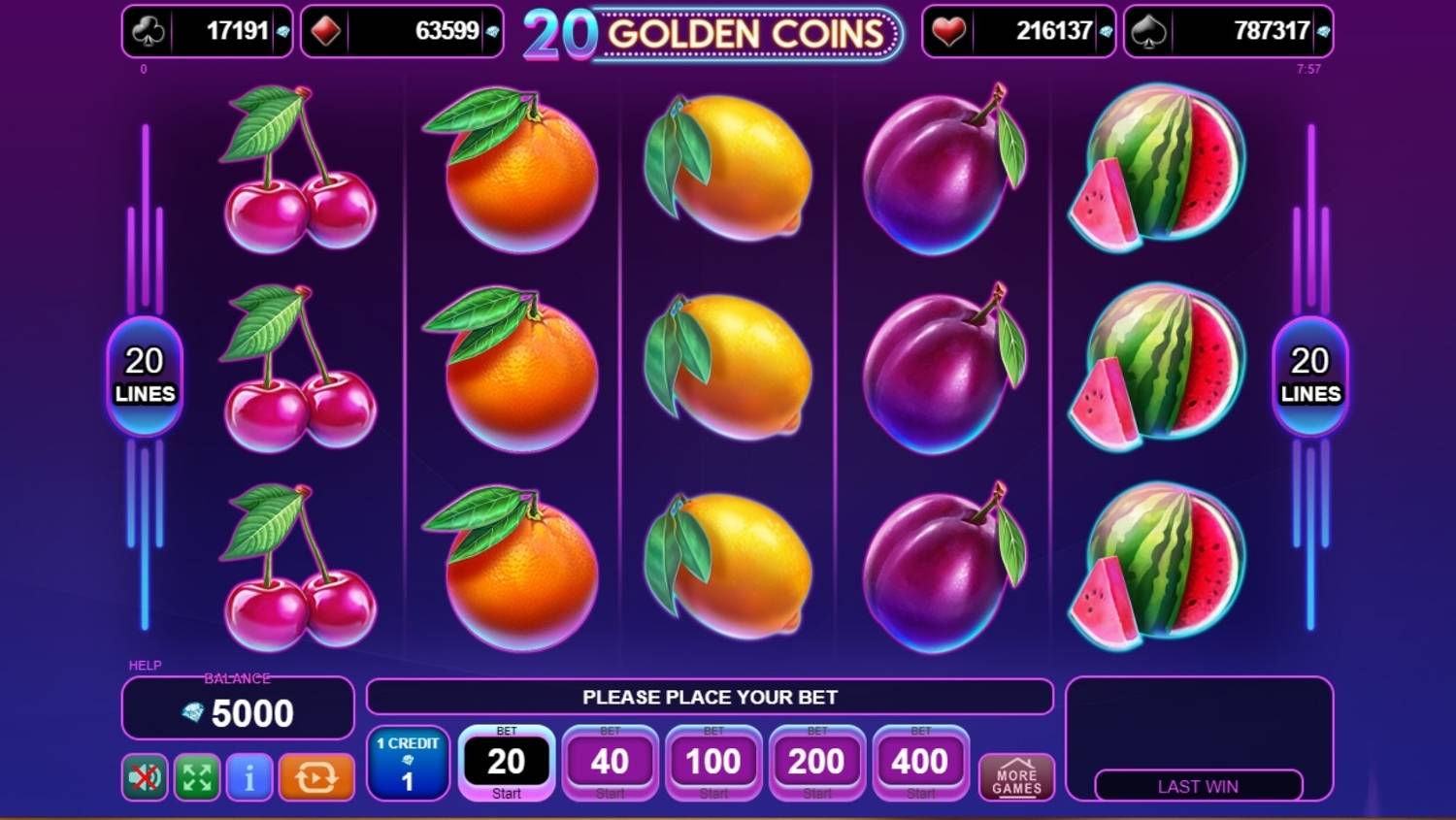
Task: Open the HELP section
Action: tap(143, 666)
